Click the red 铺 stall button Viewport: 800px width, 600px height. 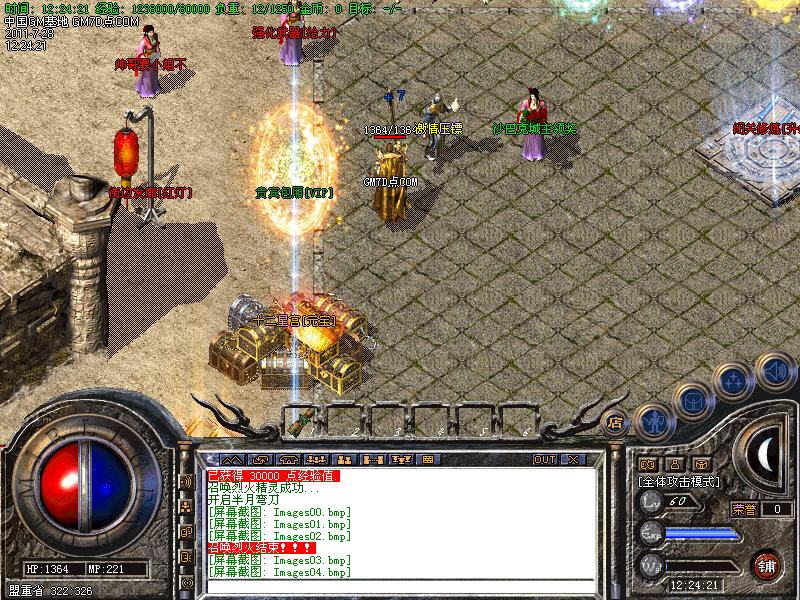(x=768, y=563)
